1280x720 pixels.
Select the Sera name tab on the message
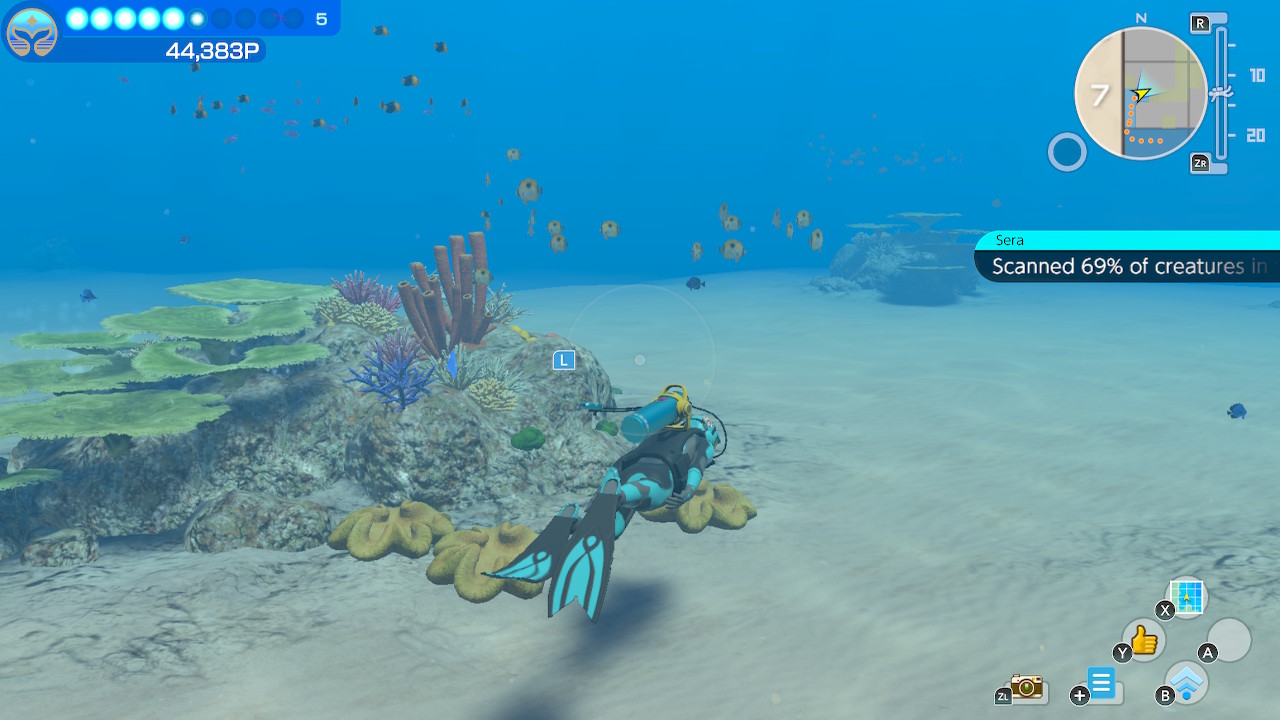[x=1010, y=240]
